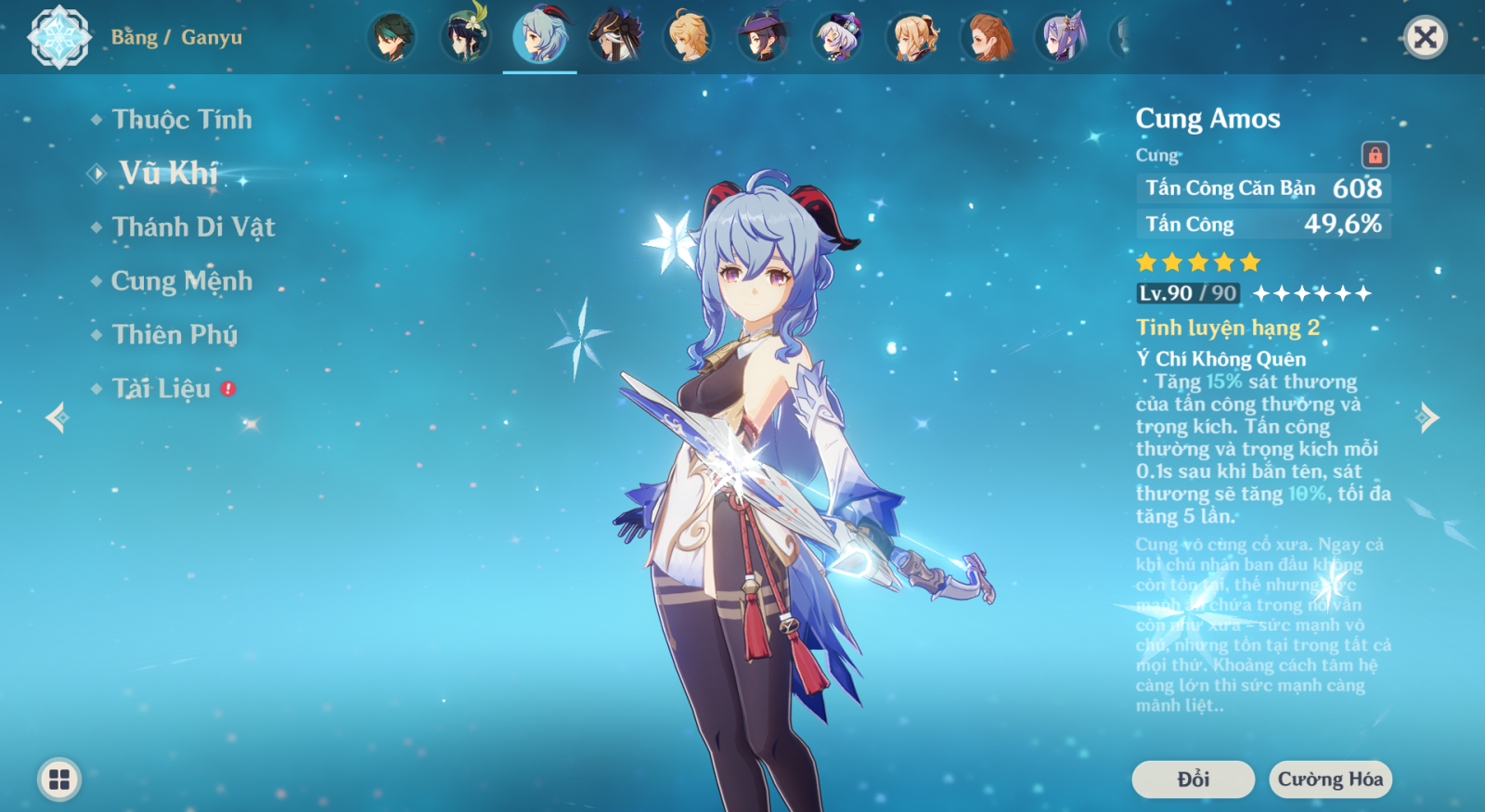Switch to Venti's portrait

click(x=465, y=37)
